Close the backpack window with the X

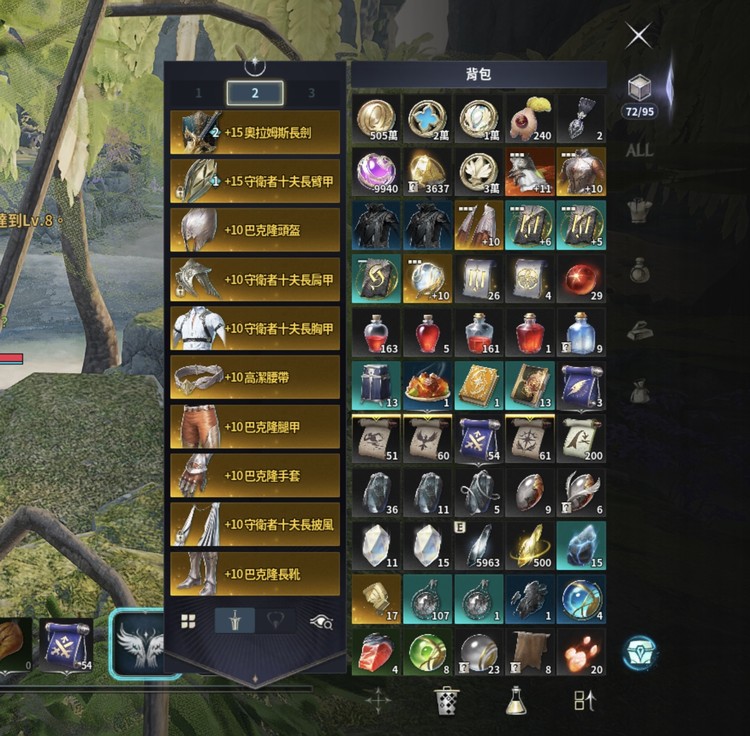638,36
